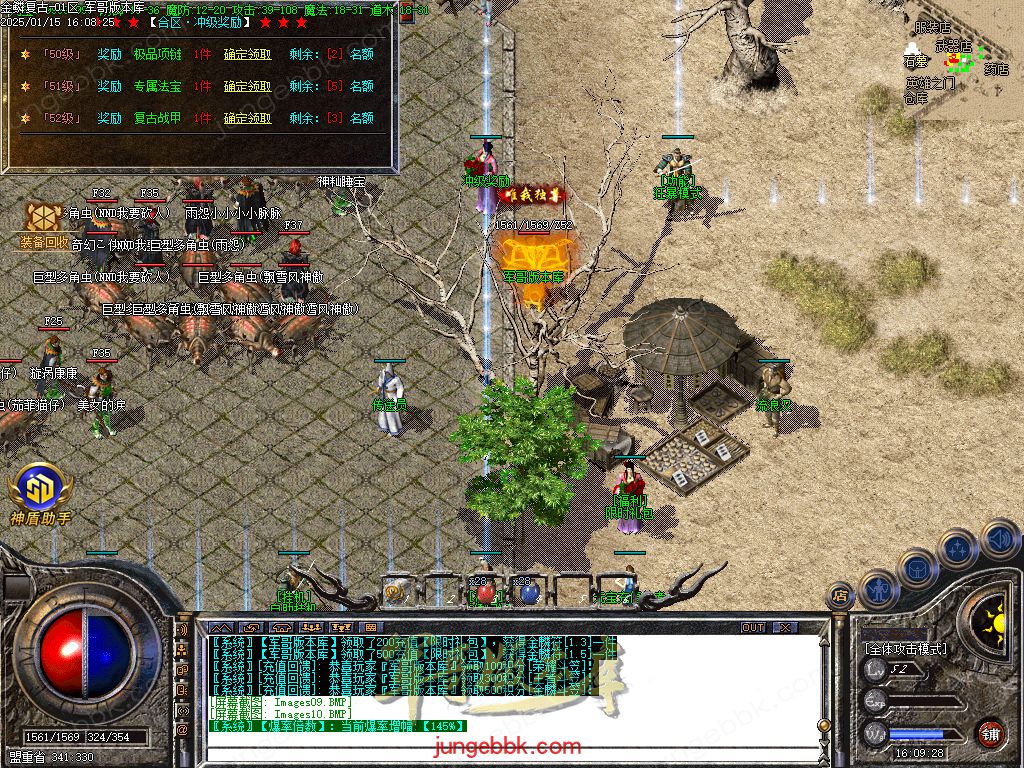Use the red health potion in belt
Image resolution: width=1024 pixels, height=768 pixels.
pos(485,593)
